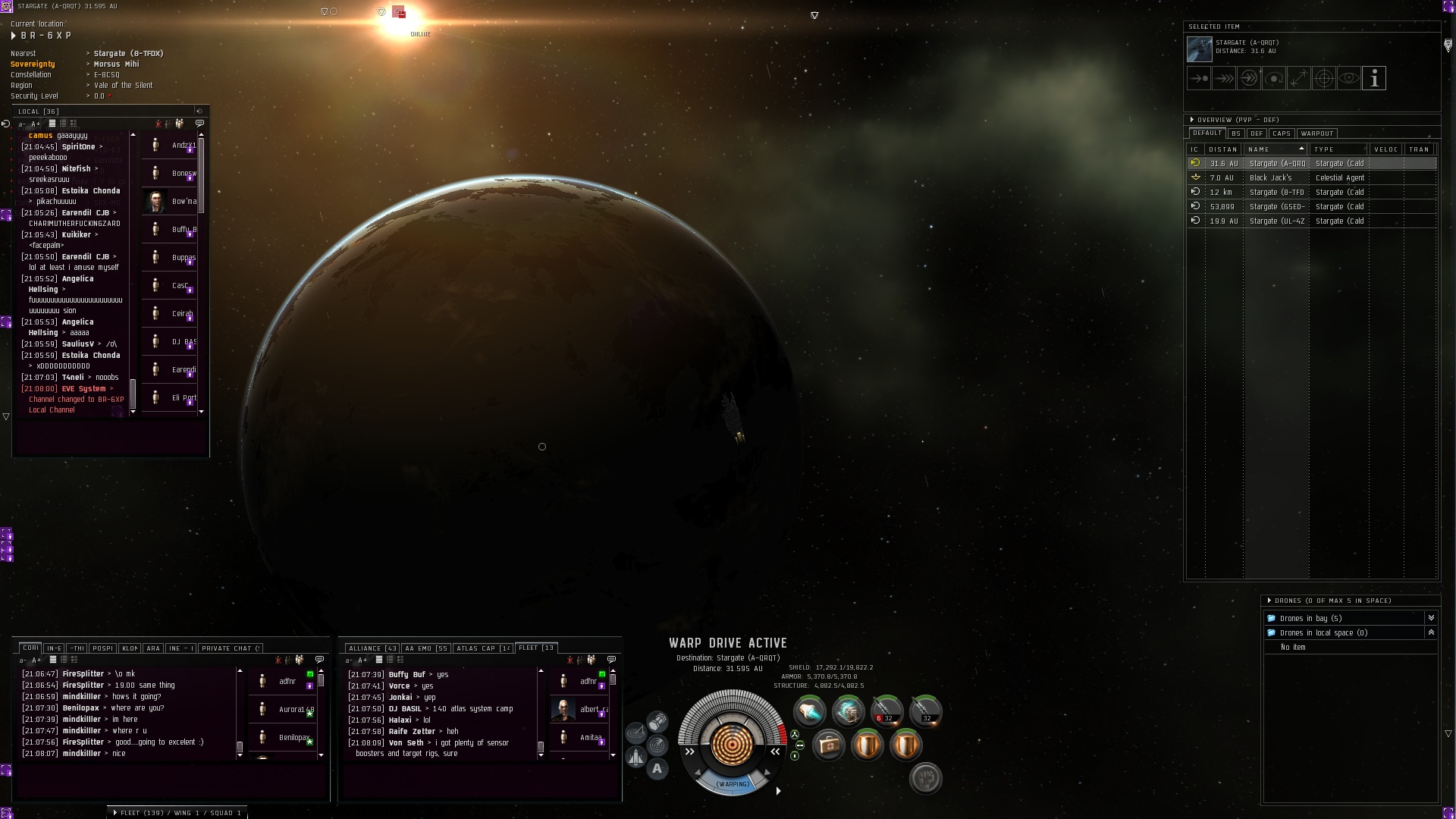Open the Atlas Cap chat tab
This screenshot has width=1456, height=819.
(x=483, y=648)
